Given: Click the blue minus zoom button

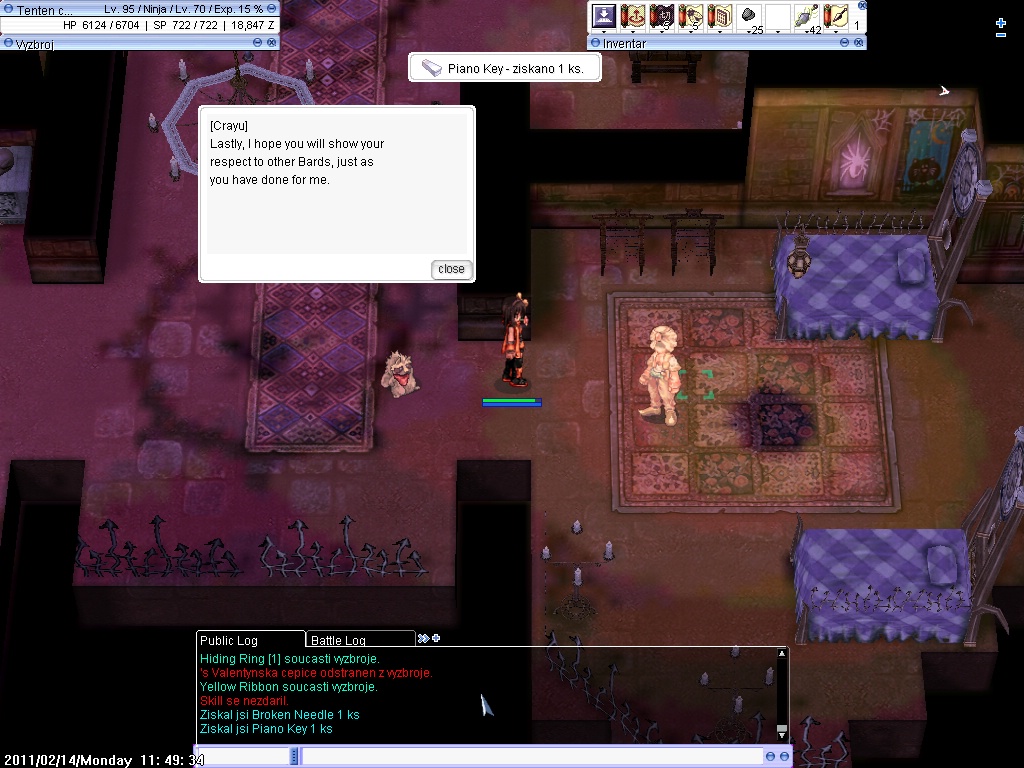Looking at the screenshot, I should click(1001, 35).
